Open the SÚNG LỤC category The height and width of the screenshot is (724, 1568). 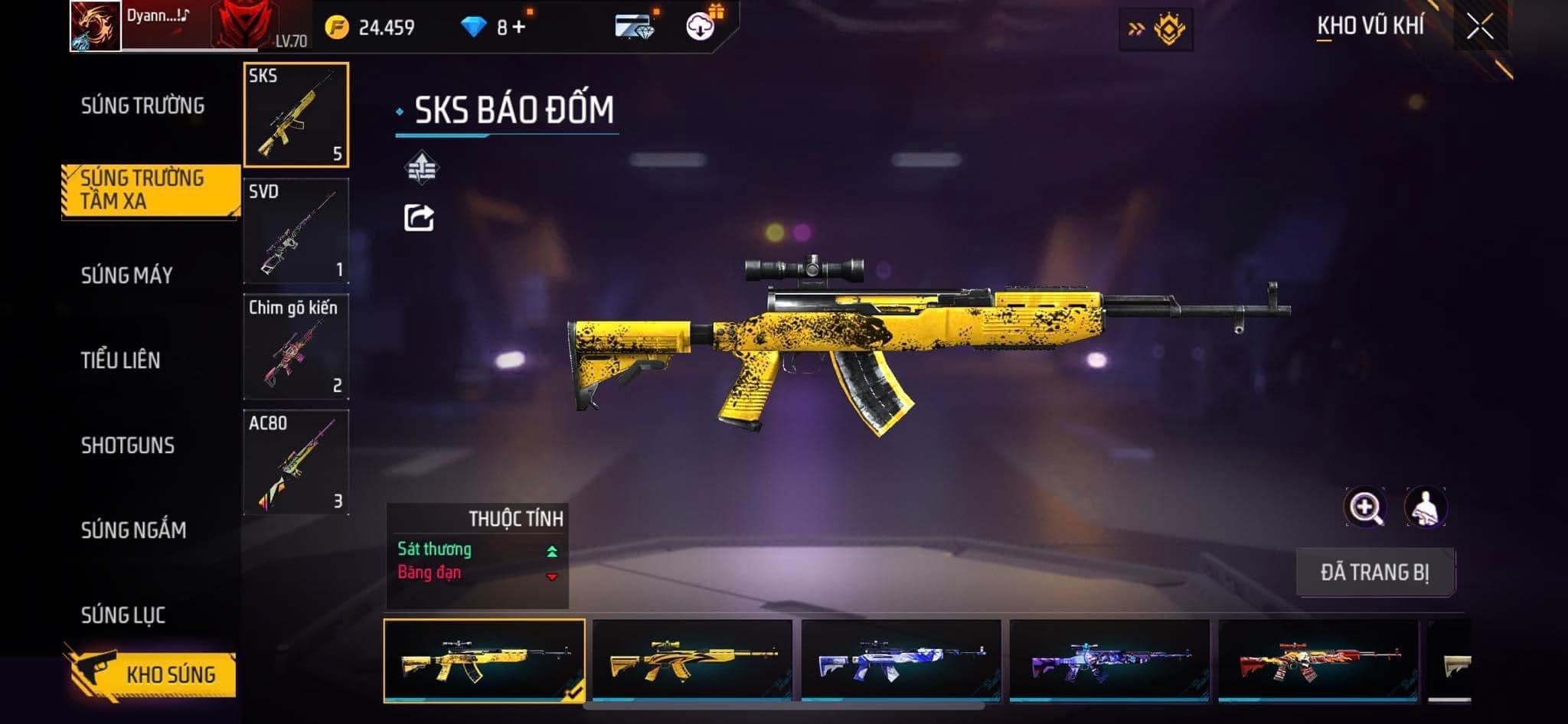pos(123,615)
